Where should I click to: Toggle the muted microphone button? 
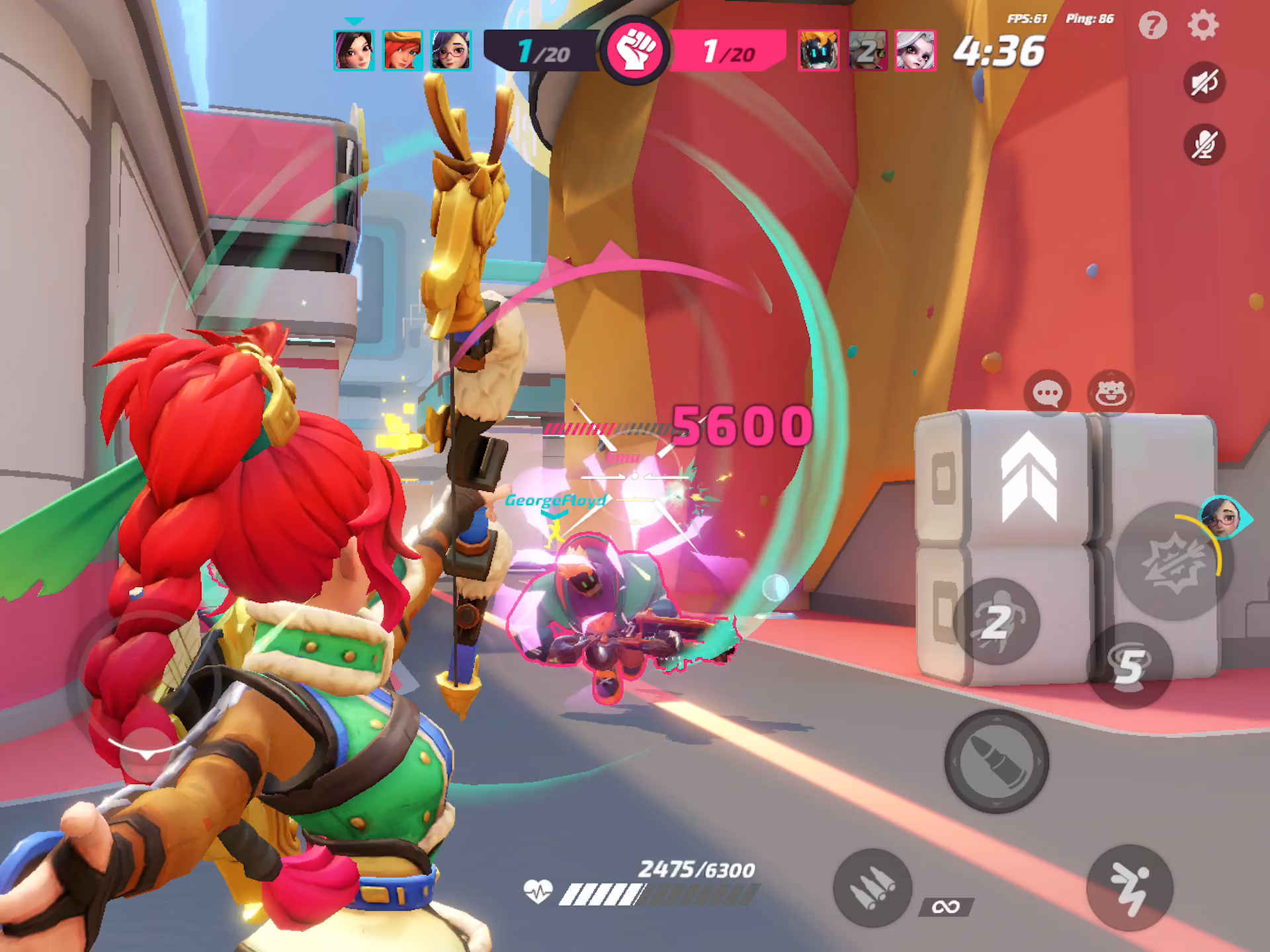pos(1204,144)
